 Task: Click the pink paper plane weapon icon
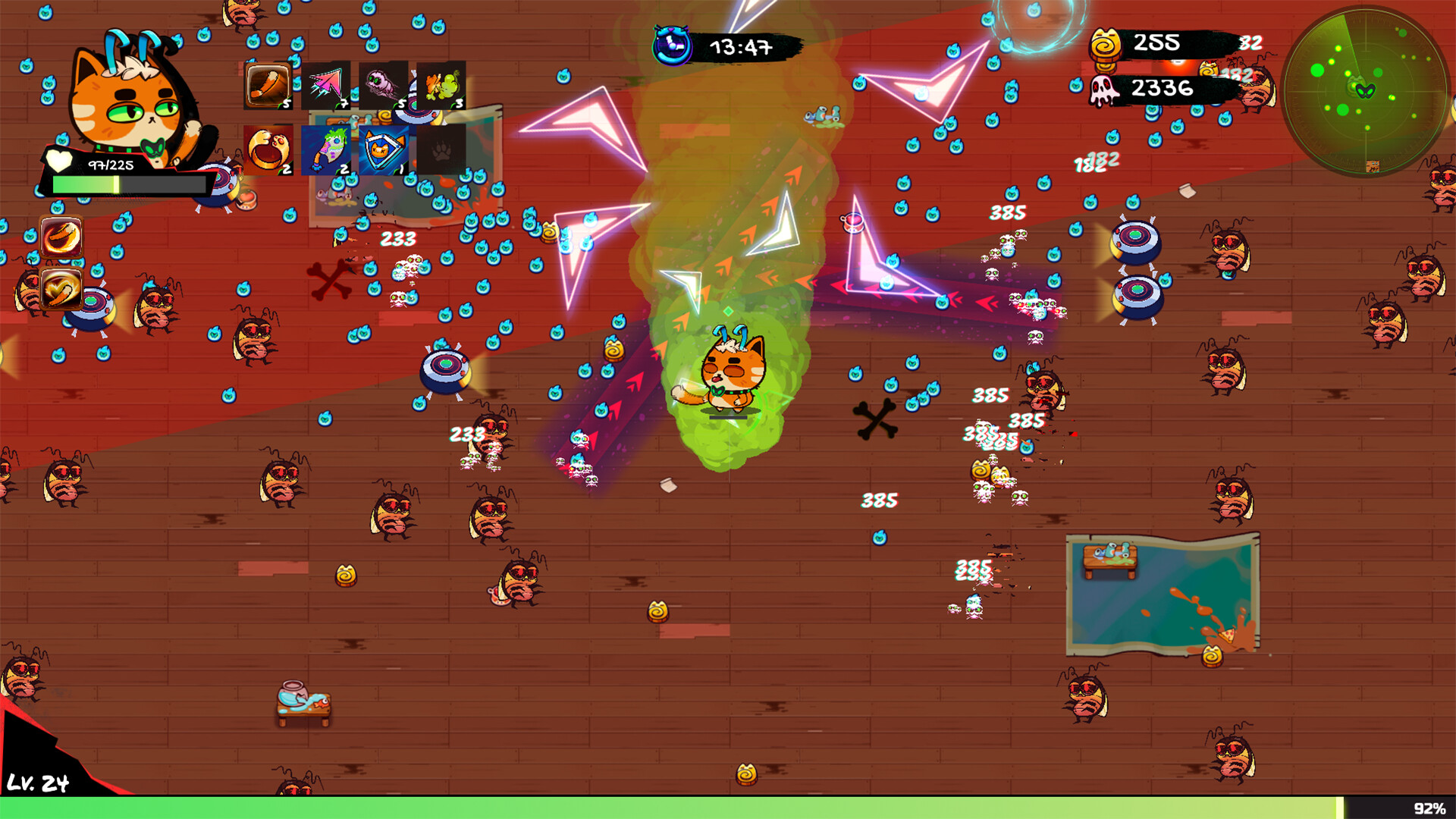pyautogui.click(x=325, y=85)
